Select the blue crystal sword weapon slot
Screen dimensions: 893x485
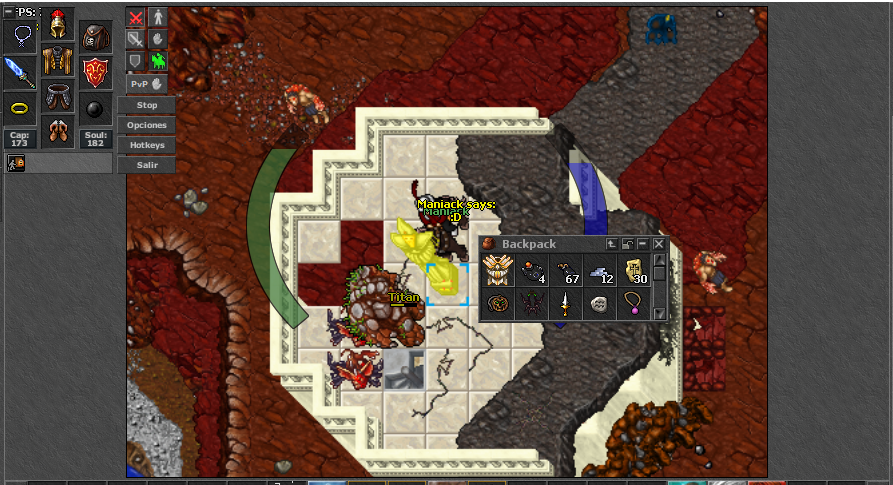20,71
